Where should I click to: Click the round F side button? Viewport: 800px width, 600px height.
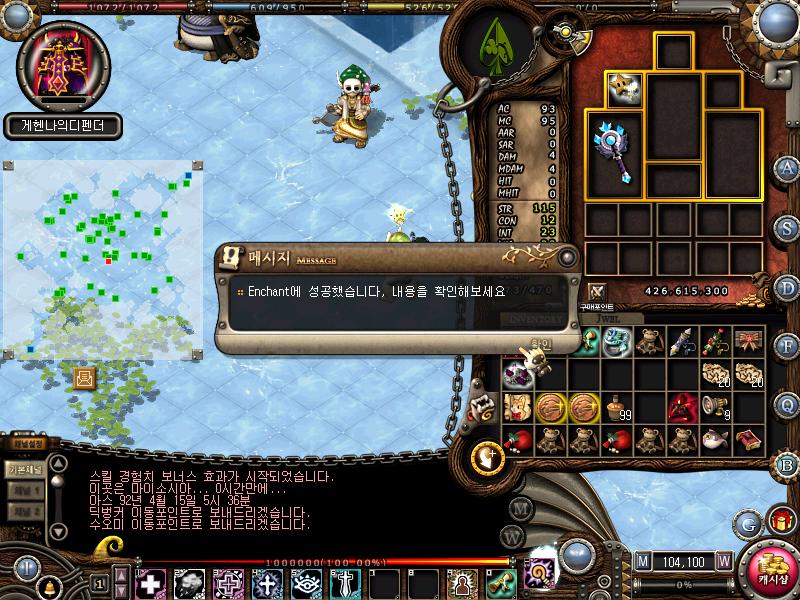[787, 345]
